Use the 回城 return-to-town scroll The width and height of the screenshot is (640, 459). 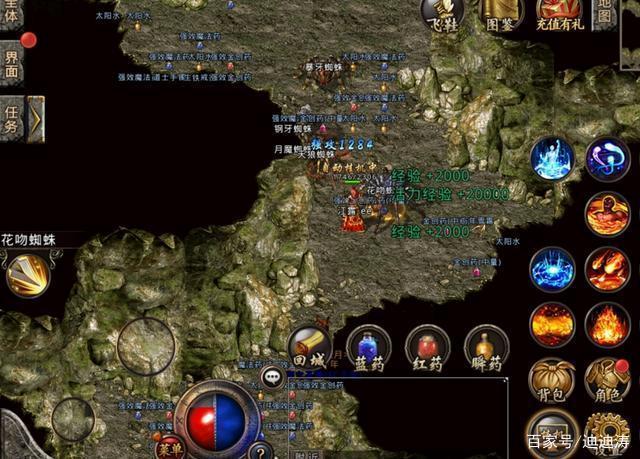310,346
